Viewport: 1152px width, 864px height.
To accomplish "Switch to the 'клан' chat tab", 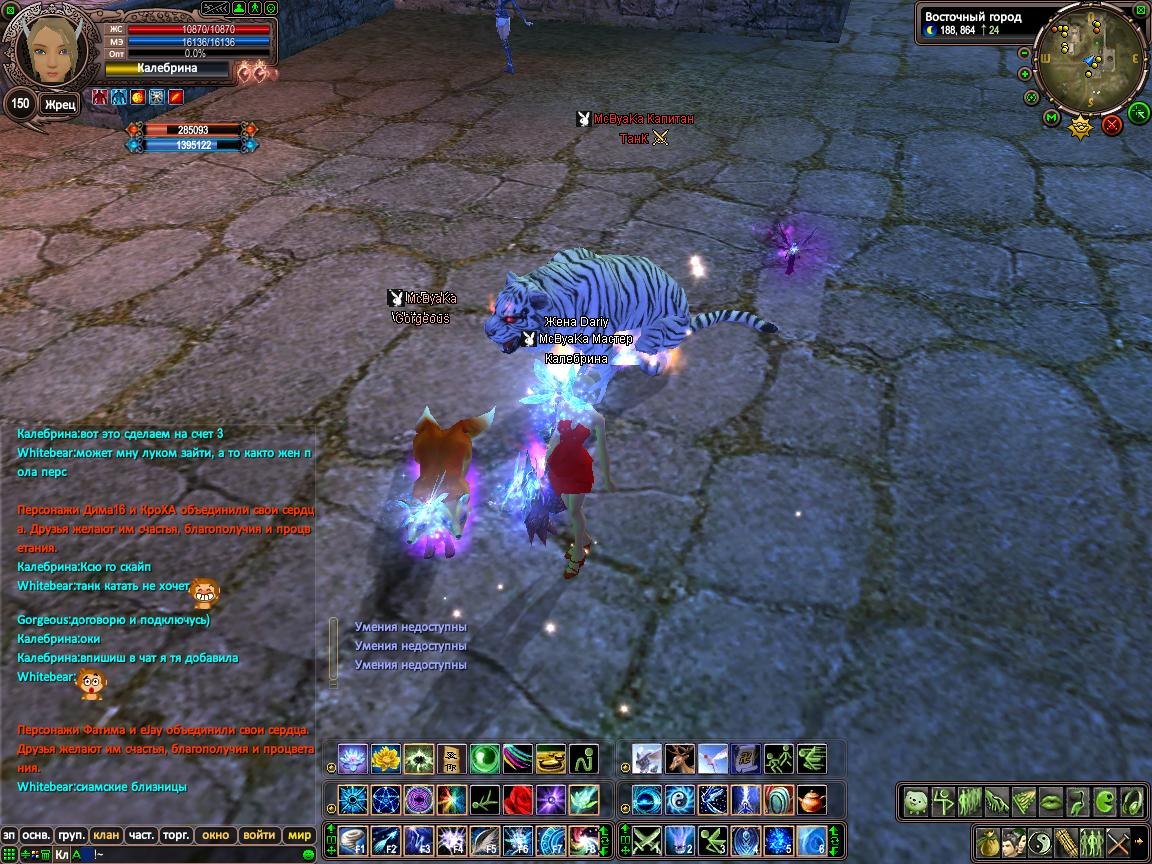I will 105,835.
